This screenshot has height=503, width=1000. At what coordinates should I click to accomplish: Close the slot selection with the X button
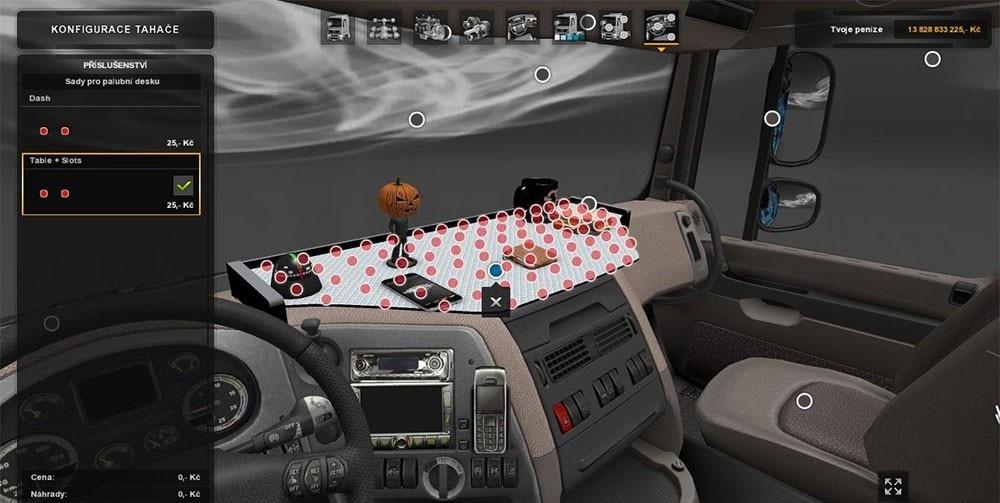point(495,301)
